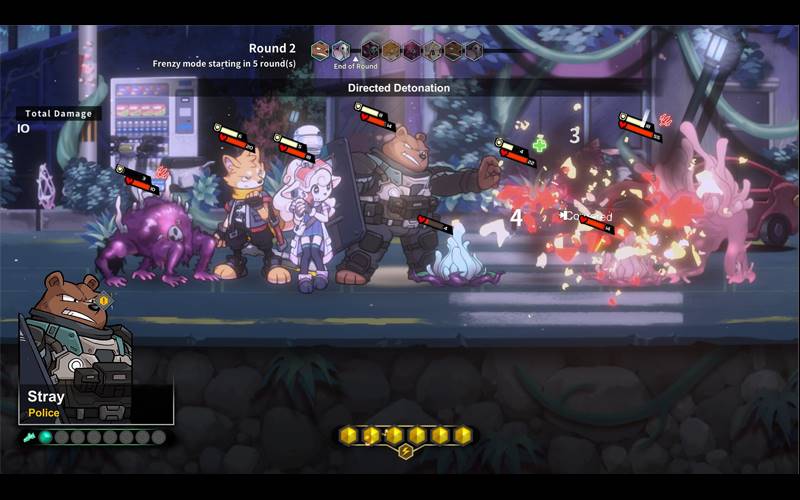The width and height of the screenshot is (800, 500).
Task: Click the white bird turn-order portrait
Action: pos(342,50)
